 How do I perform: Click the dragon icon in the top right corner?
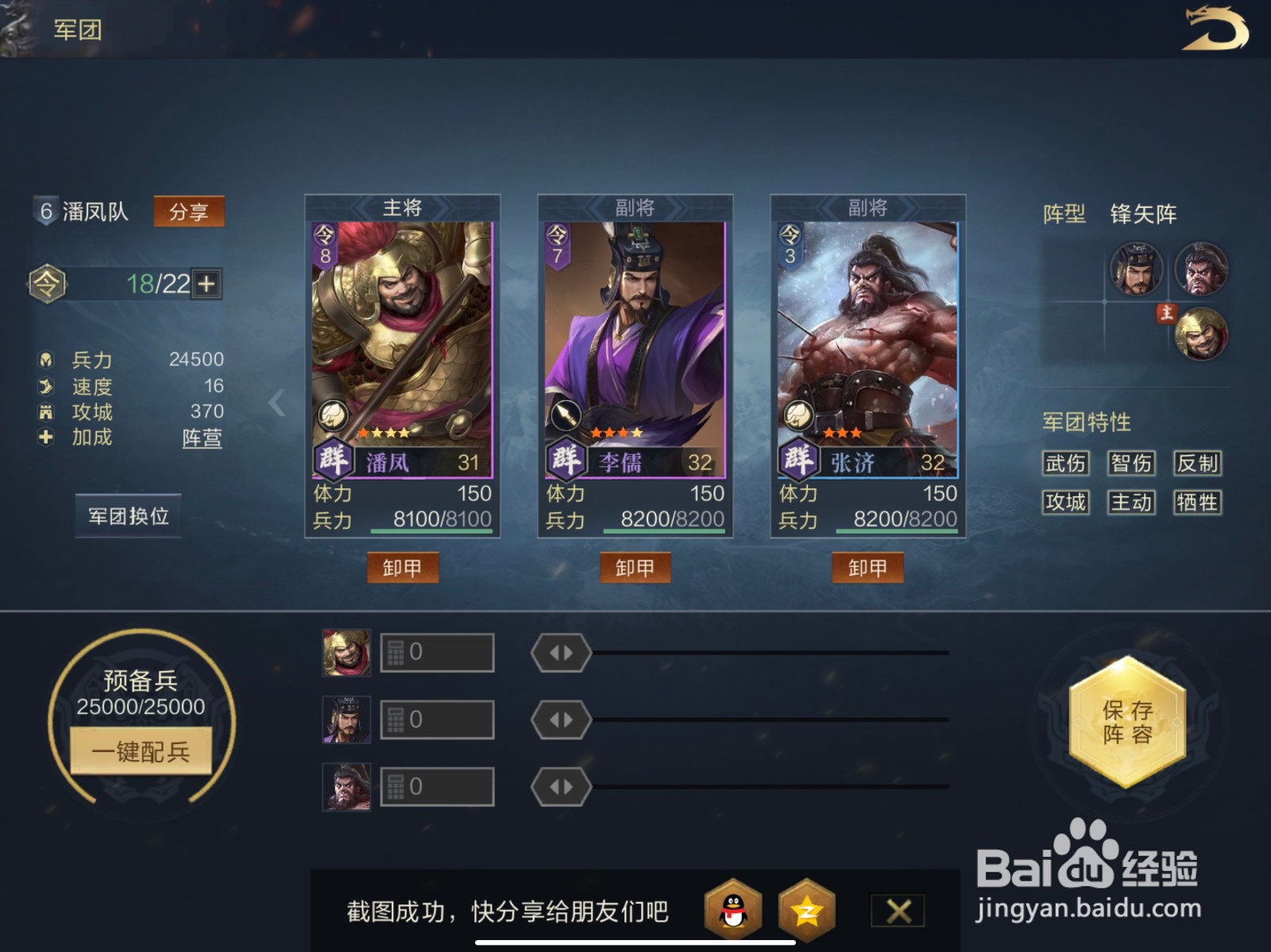(x=1216, y=29)
